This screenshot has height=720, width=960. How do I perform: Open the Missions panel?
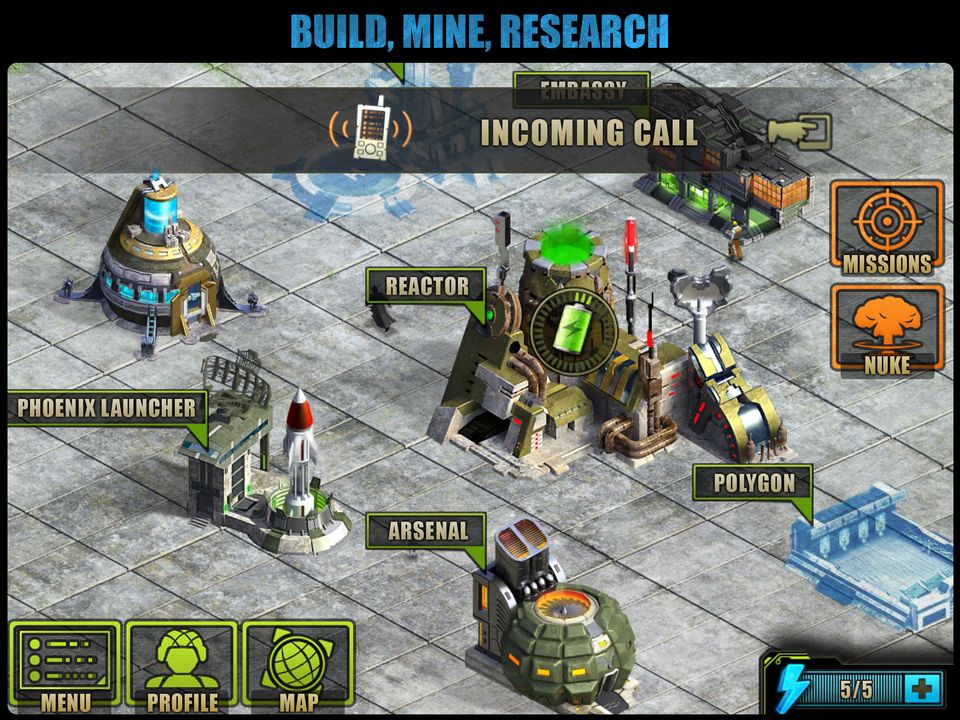coord(886,227)
